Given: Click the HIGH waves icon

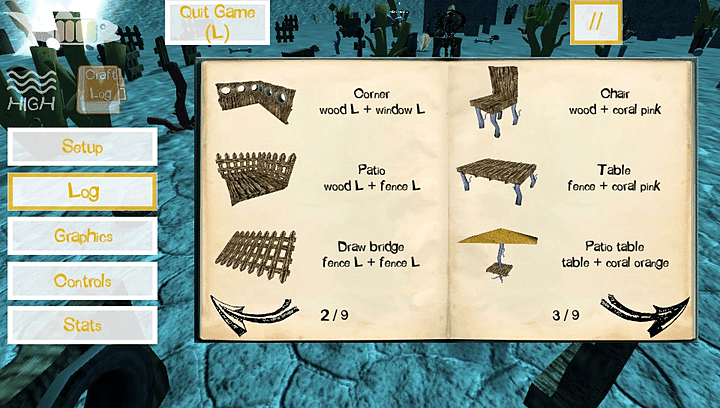Looking at the screenshot, I should pos(30,88).
